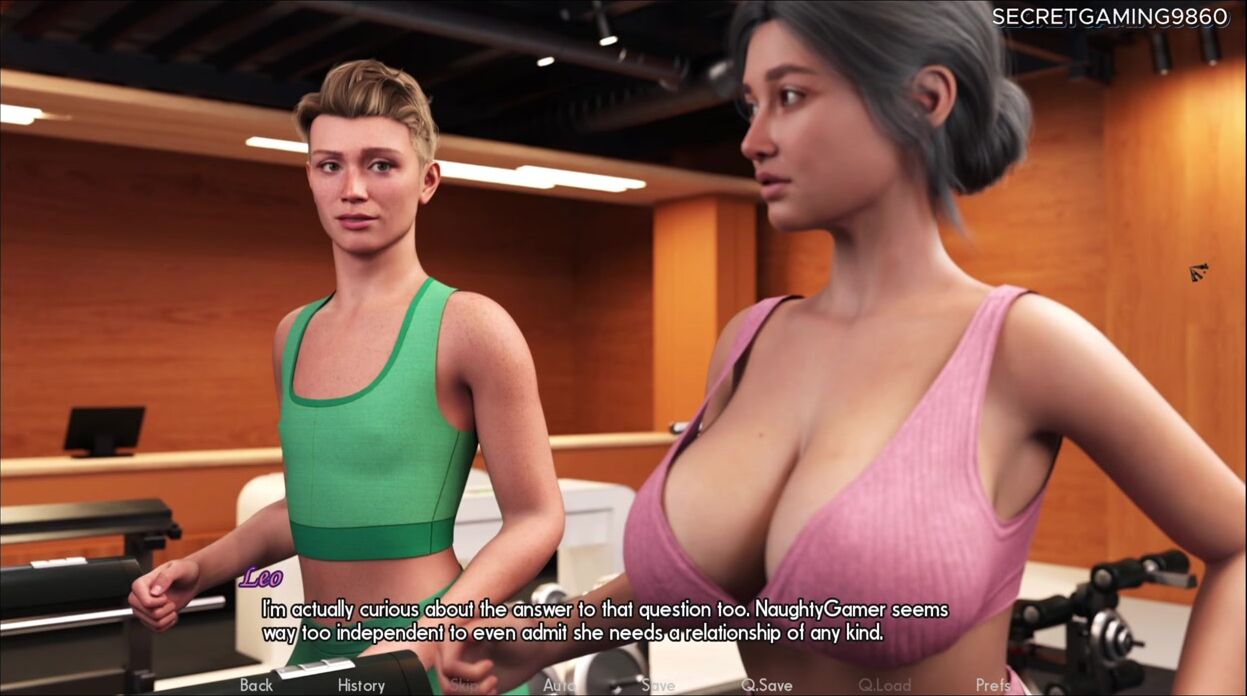Screen dimensions: 1247x696
Task: Open the Save game menu
Action: (x=658, y=685)
